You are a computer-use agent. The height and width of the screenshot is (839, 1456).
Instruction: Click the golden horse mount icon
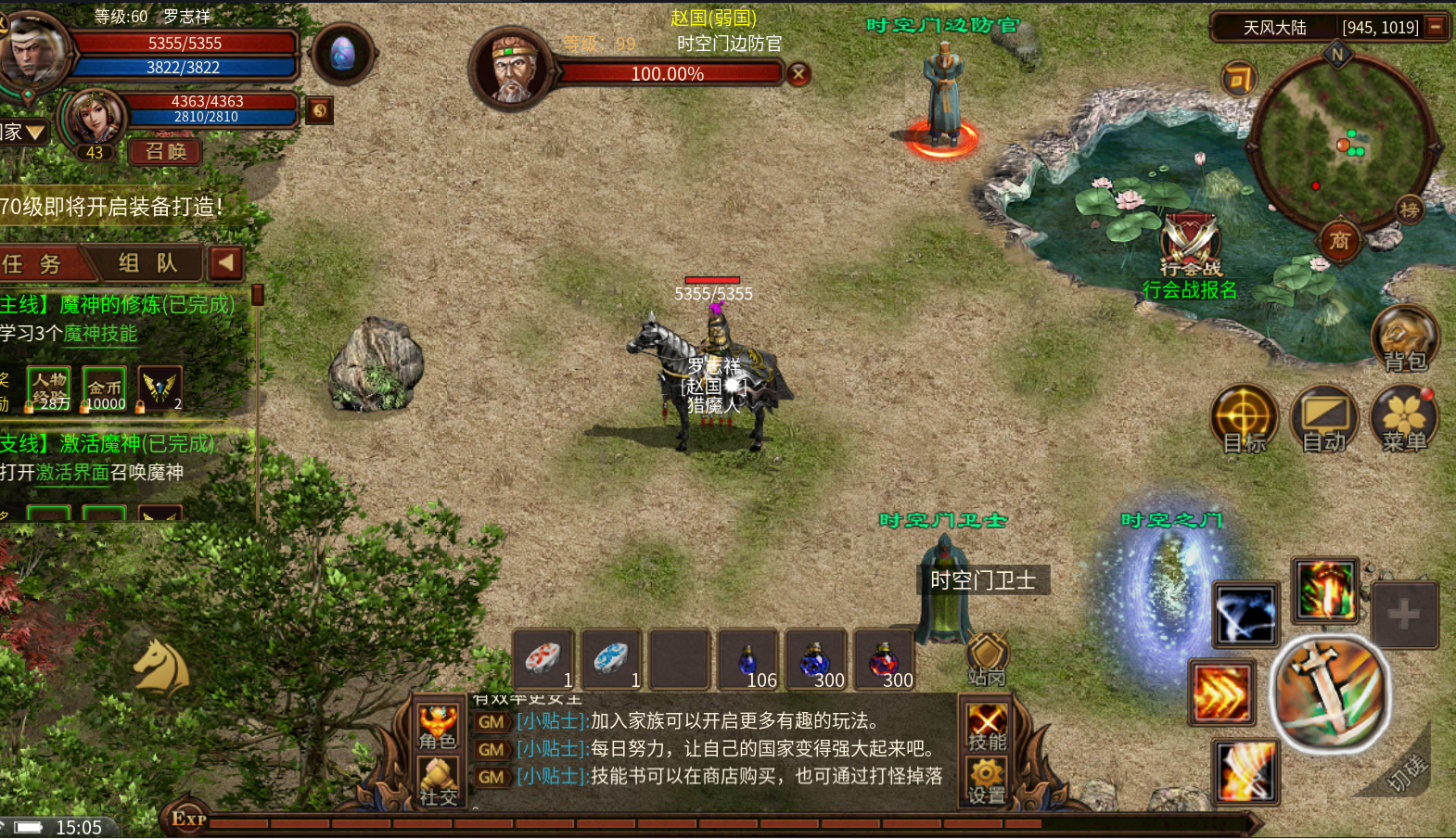pyautogui.click(x=161, y=667)
